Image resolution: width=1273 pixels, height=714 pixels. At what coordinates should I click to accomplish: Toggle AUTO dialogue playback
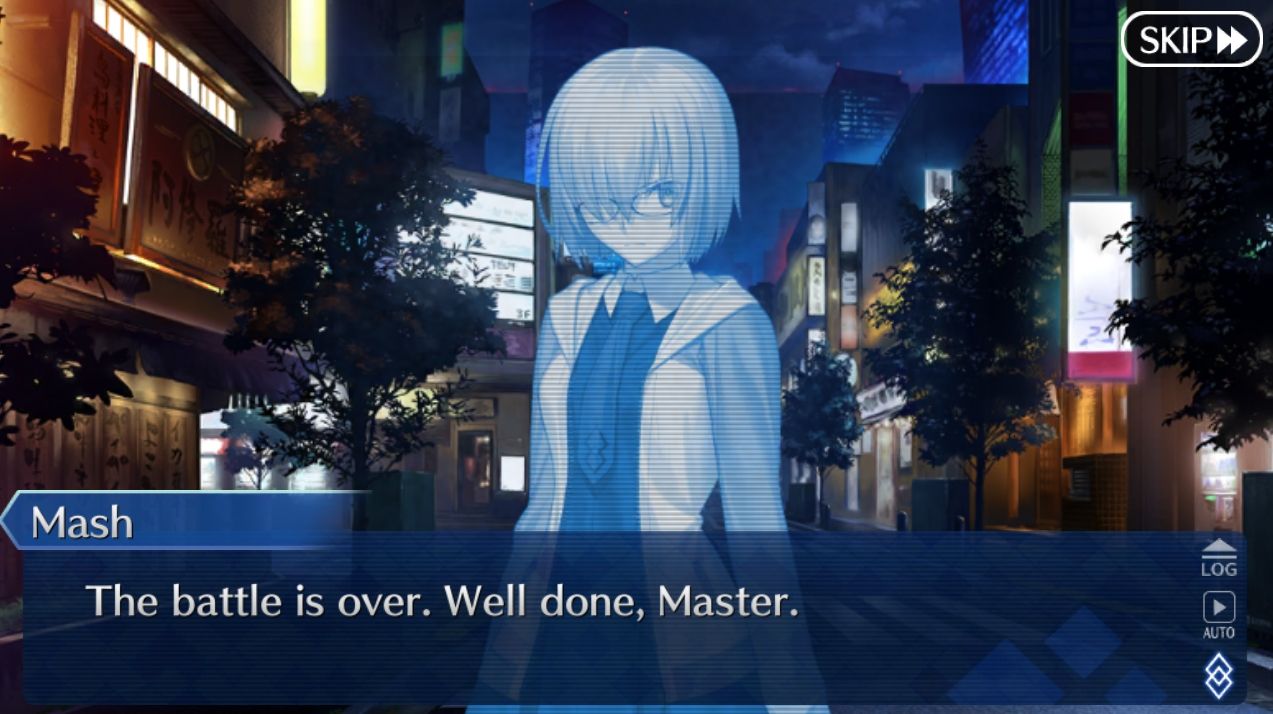tap(1218, 614)
